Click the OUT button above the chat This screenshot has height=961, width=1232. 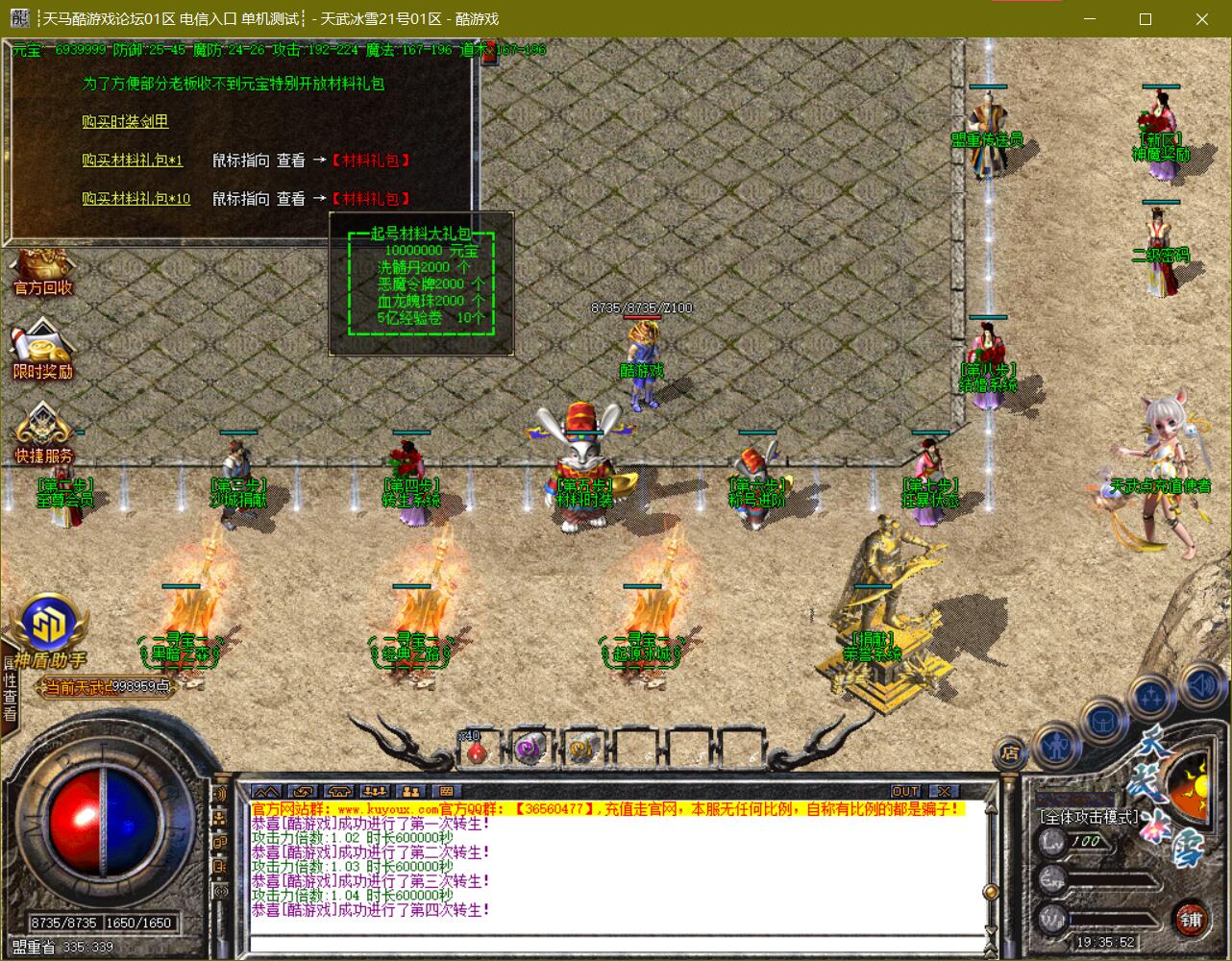tap(905, 791)
